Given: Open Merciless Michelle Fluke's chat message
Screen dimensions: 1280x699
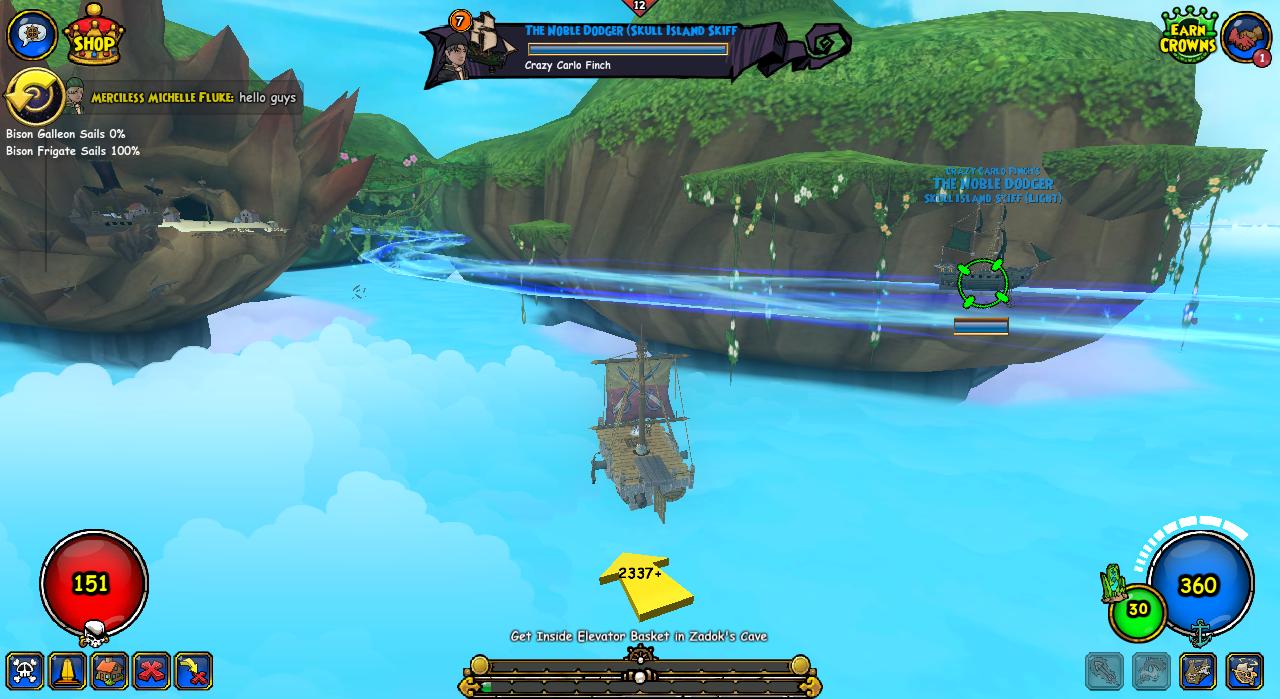Looking at the screenshot, I should (194, 98).
